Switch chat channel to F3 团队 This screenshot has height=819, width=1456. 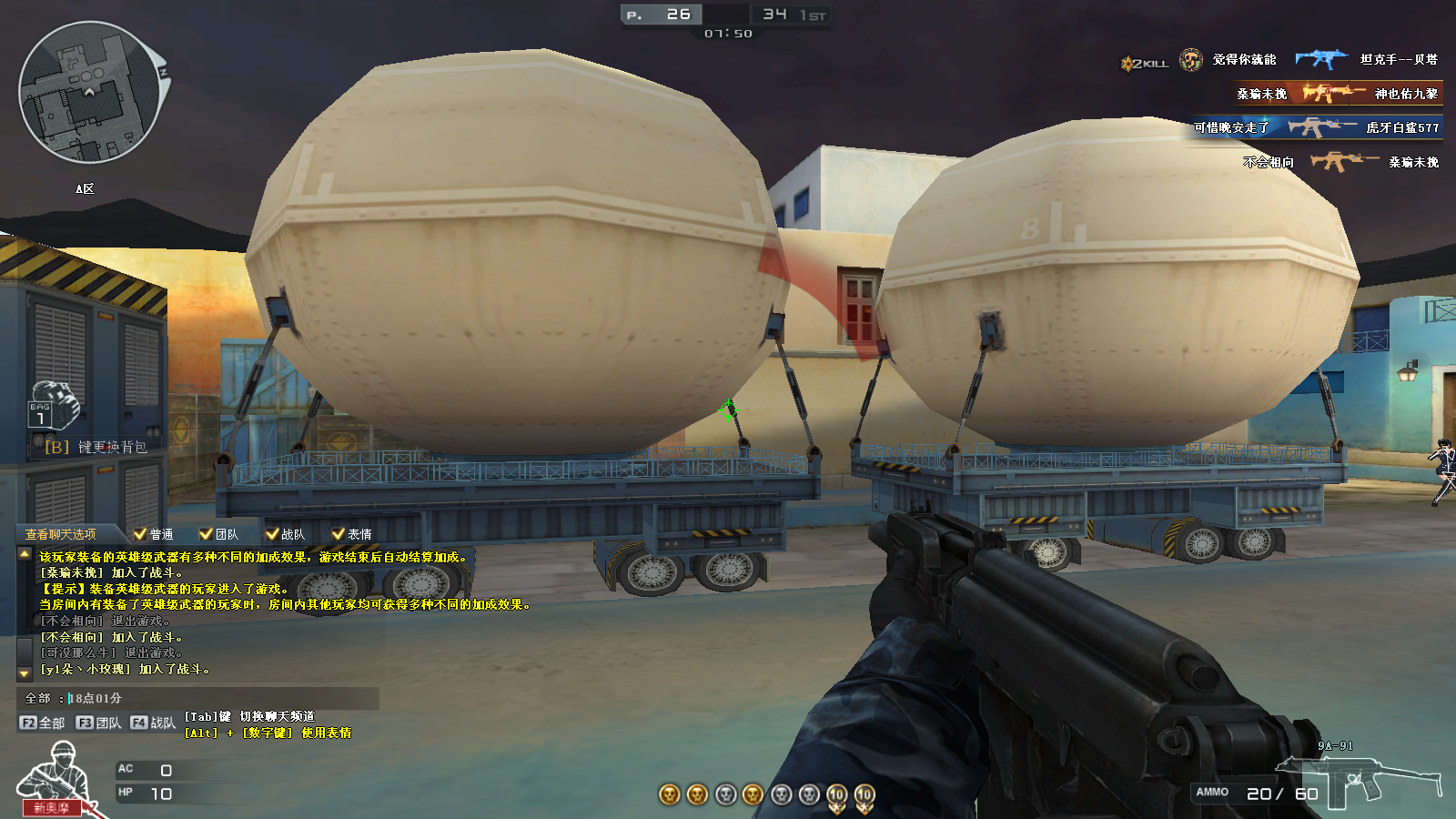point(98,723)
